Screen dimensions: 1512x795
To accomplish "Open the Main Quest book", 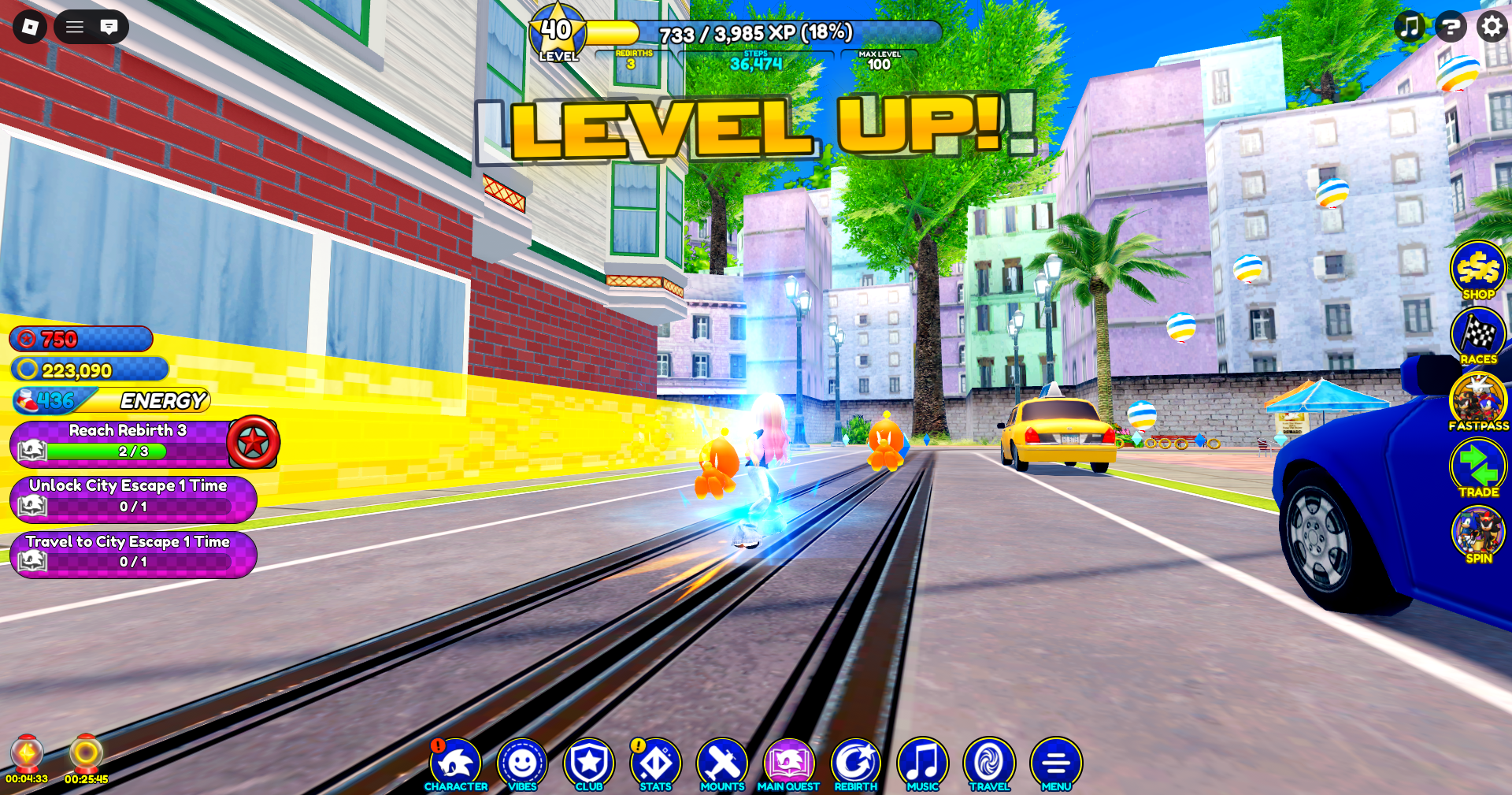I will pos(788,763).
